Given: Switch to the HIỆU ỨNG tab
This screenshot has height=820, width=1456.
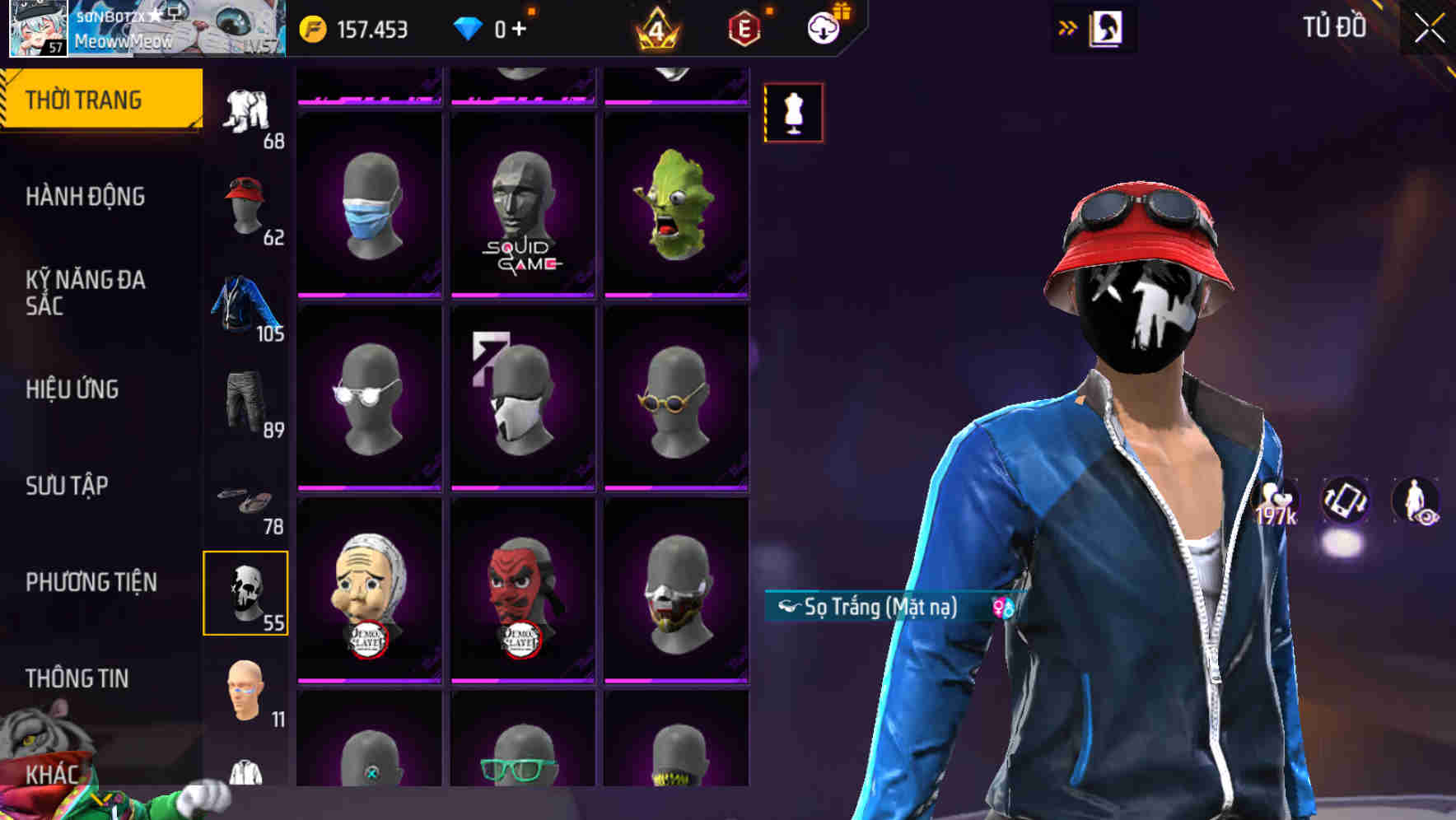Looking at the screenshot, I should click(x=73, y=389).
